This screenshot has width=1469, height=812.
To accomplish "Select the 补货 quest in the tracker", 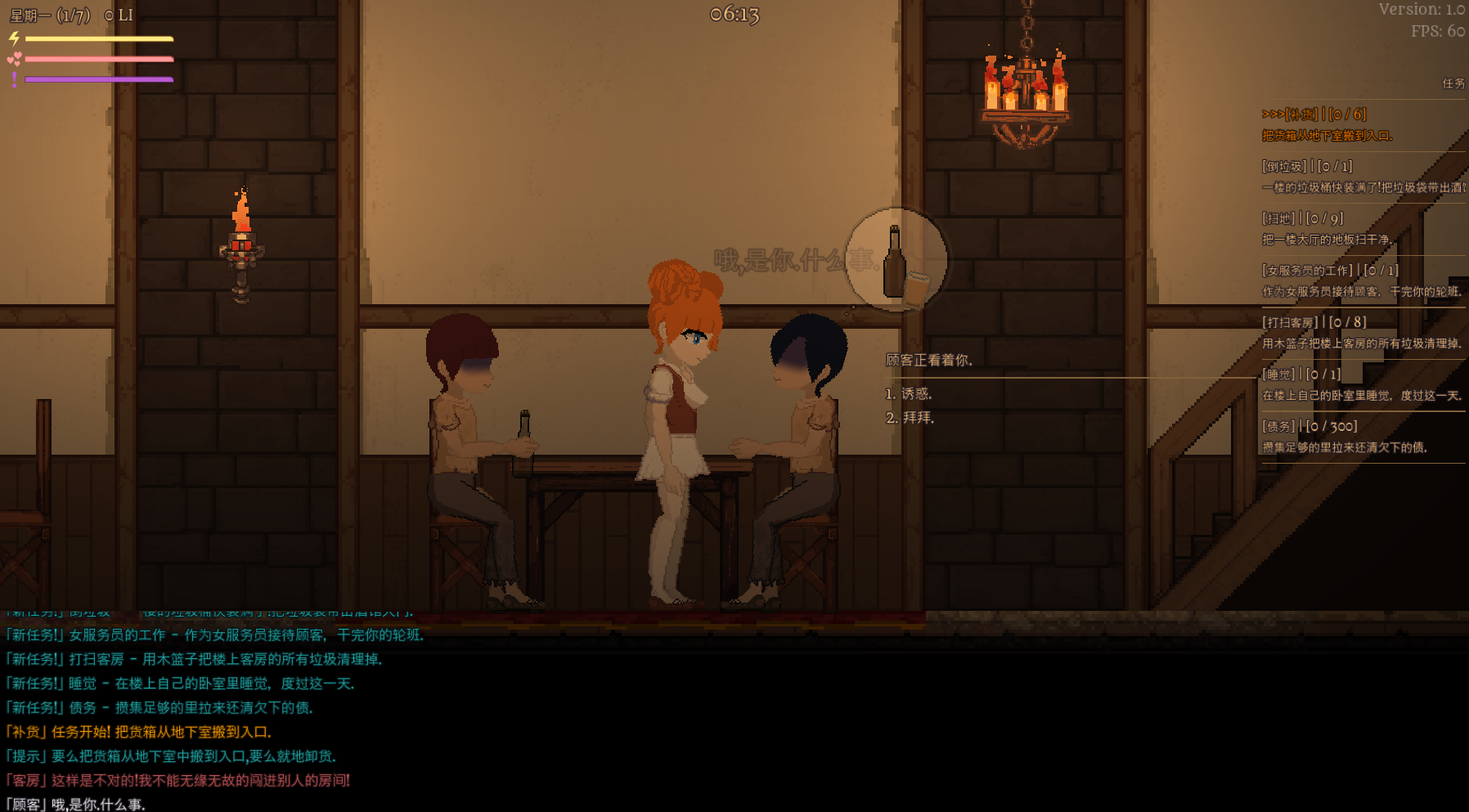I will point(1327,124).
